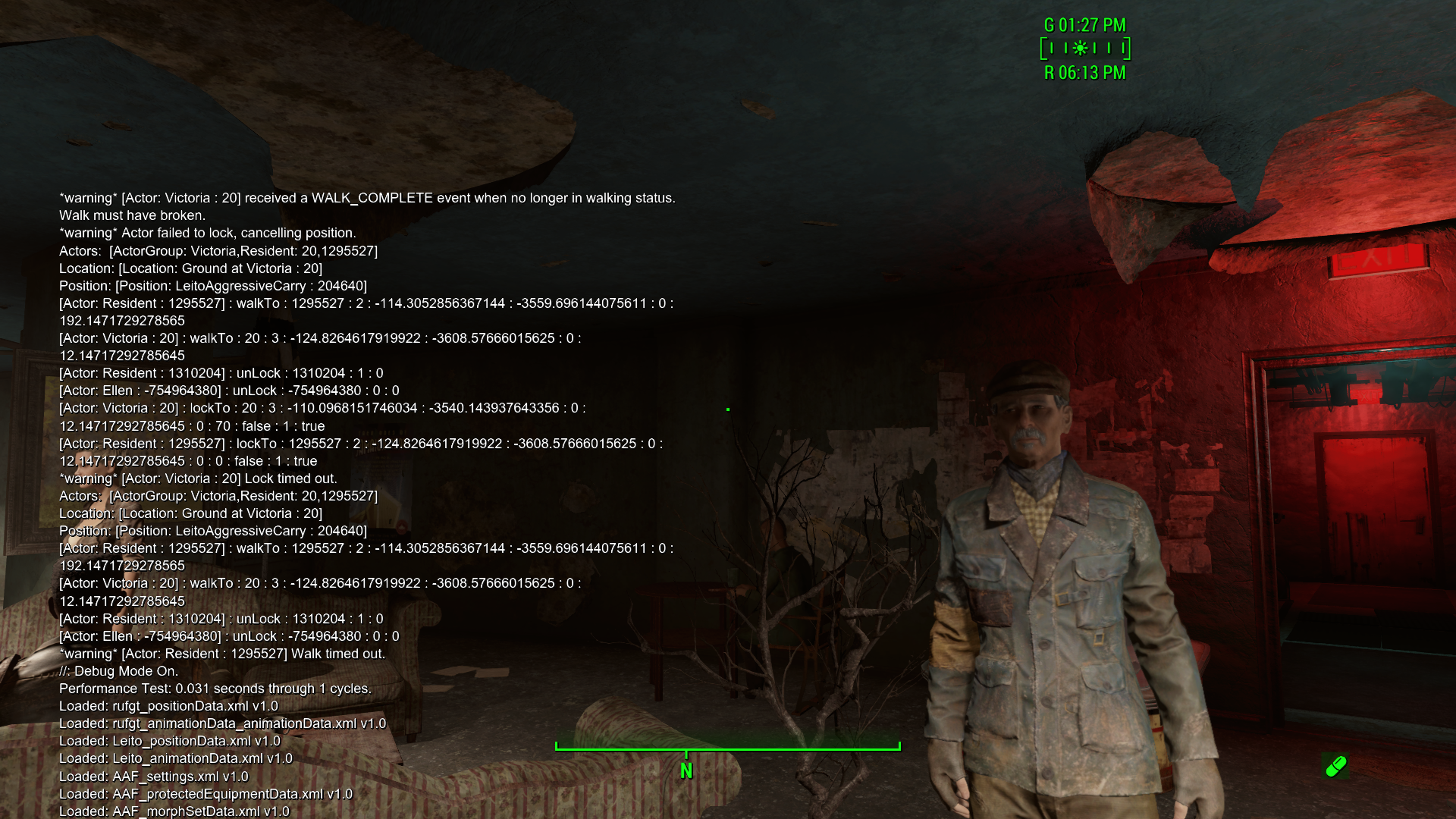Select the R real-time clock display
Image resolution: width=1456 pixels, height=819 pixels.
[x=1084, y=72]
